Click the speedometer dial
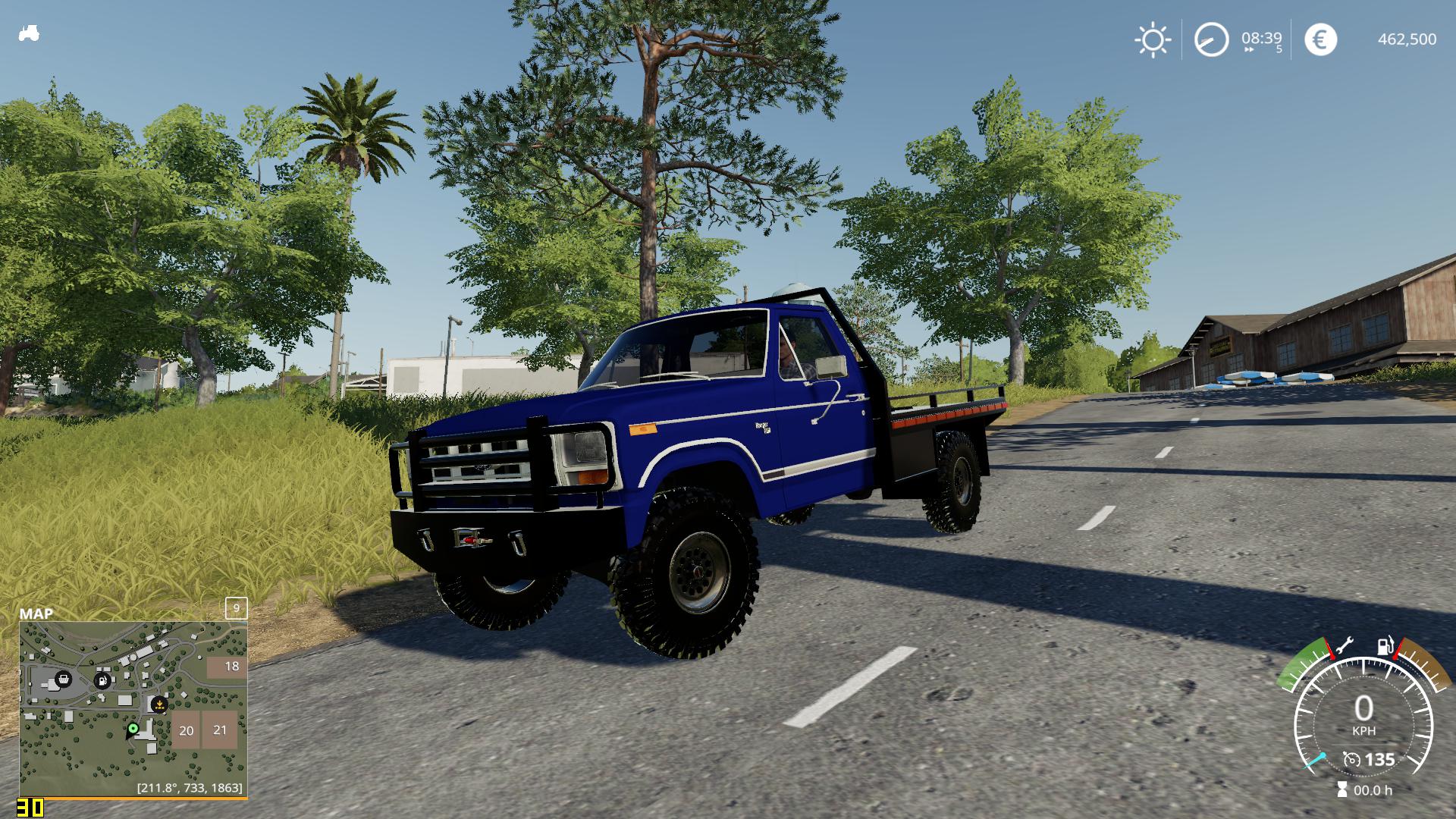This screenshot has width=1456, height=819. pyautogui.click(x=1363, y=717)
